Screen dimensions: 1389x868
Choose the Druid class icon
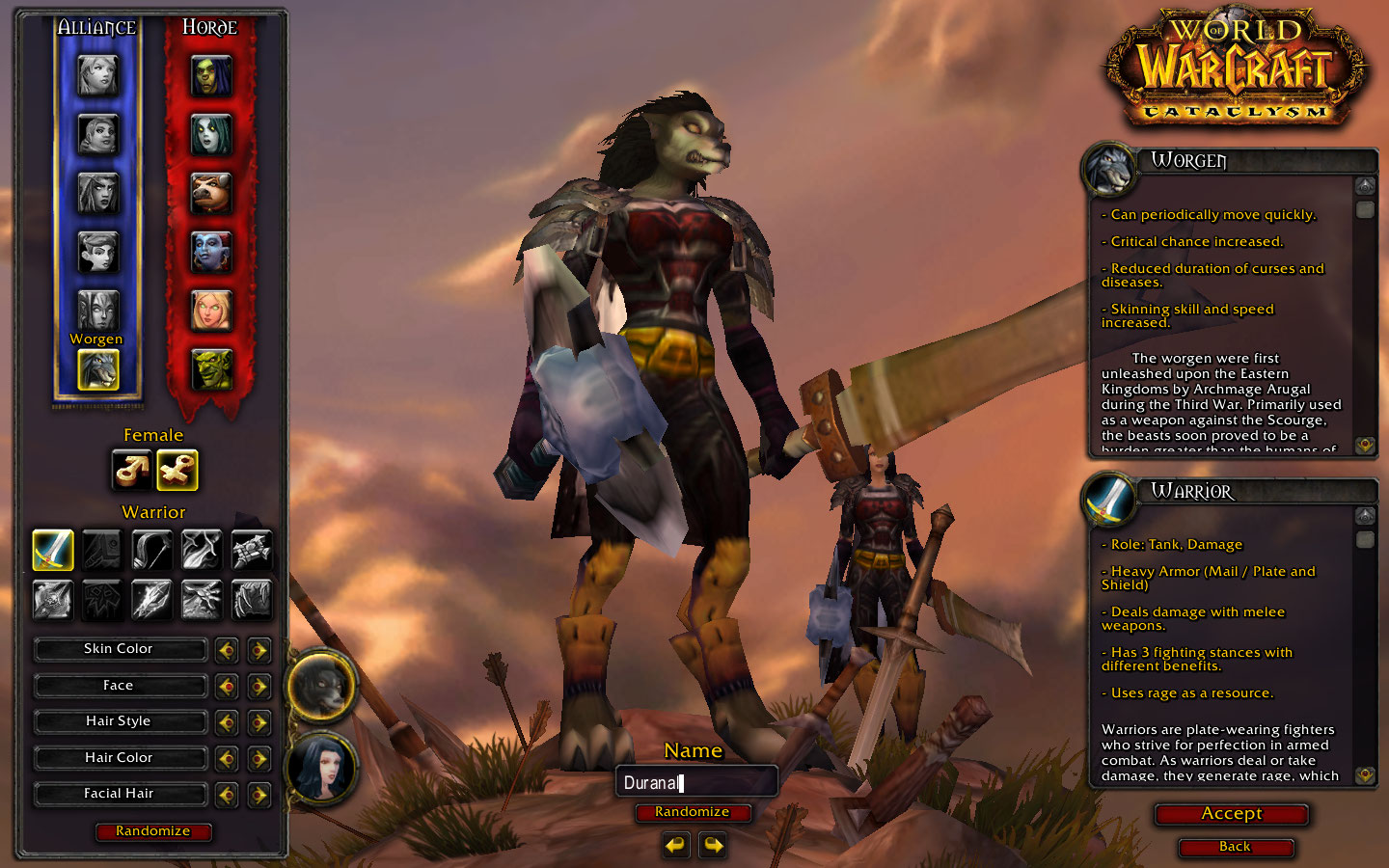pos(252,599)
